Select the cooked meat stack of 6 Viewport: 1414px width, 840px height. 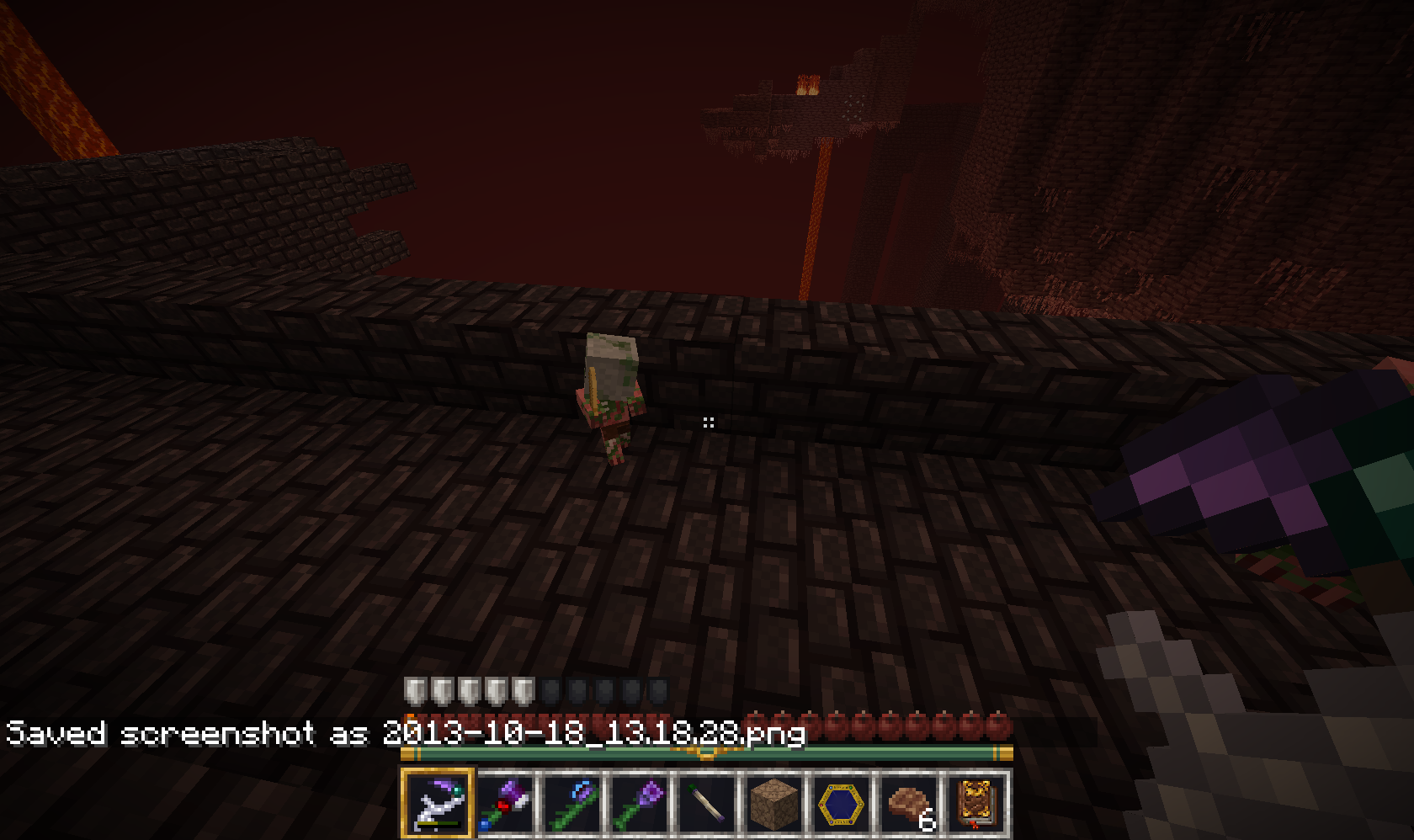[909, 802]
